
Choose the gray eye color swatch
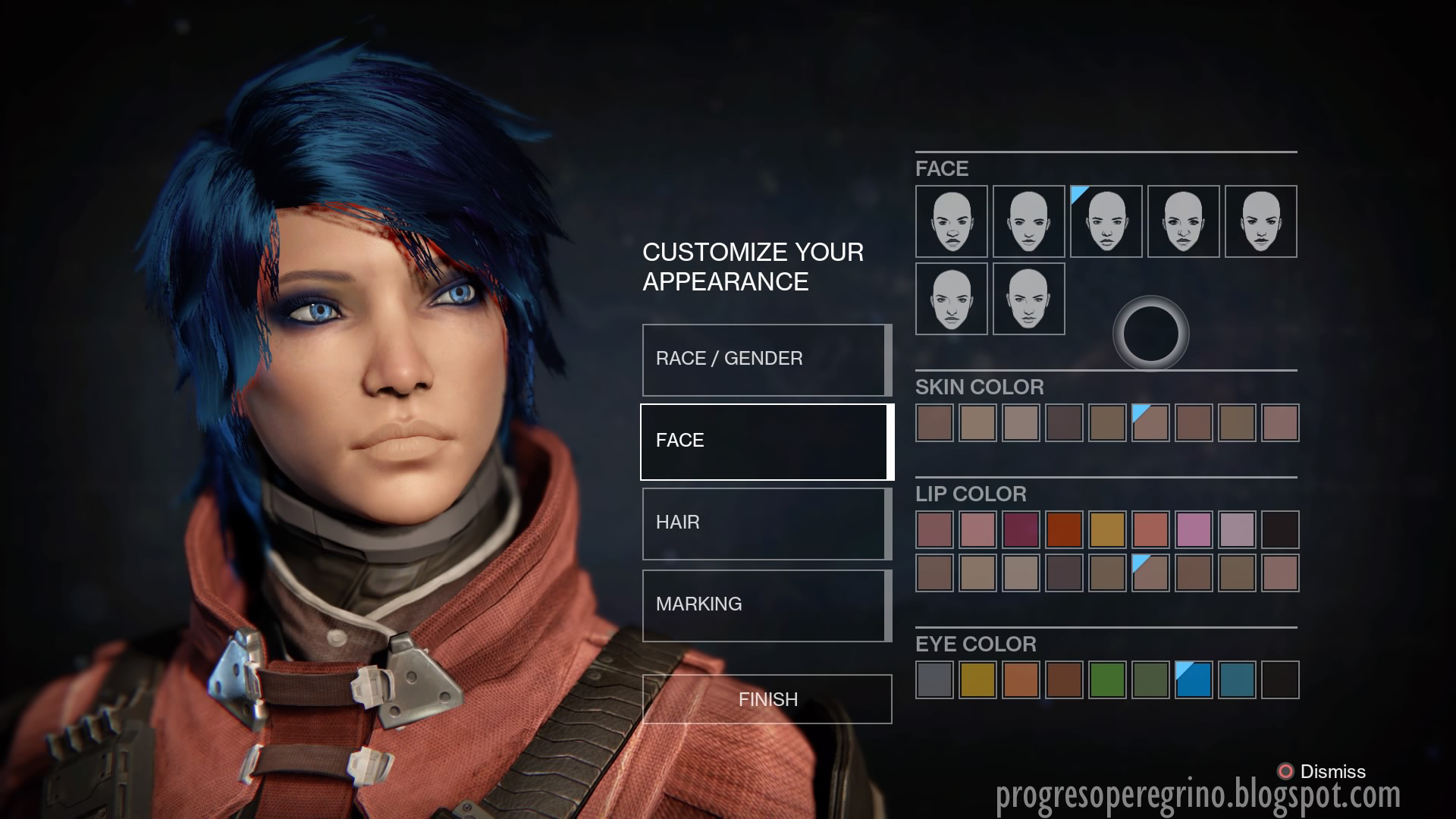point(934,680)
